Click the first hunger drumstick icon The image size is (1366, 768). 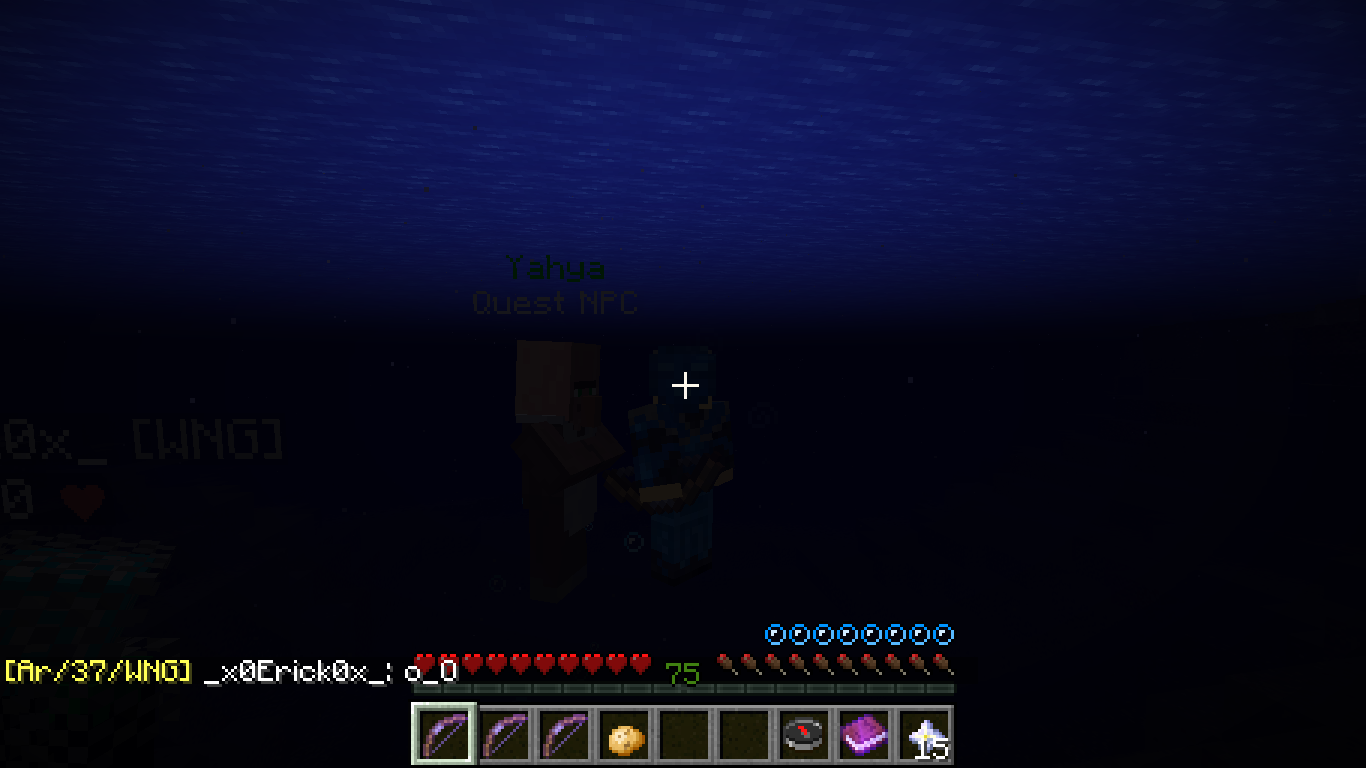tap(727, 660)
